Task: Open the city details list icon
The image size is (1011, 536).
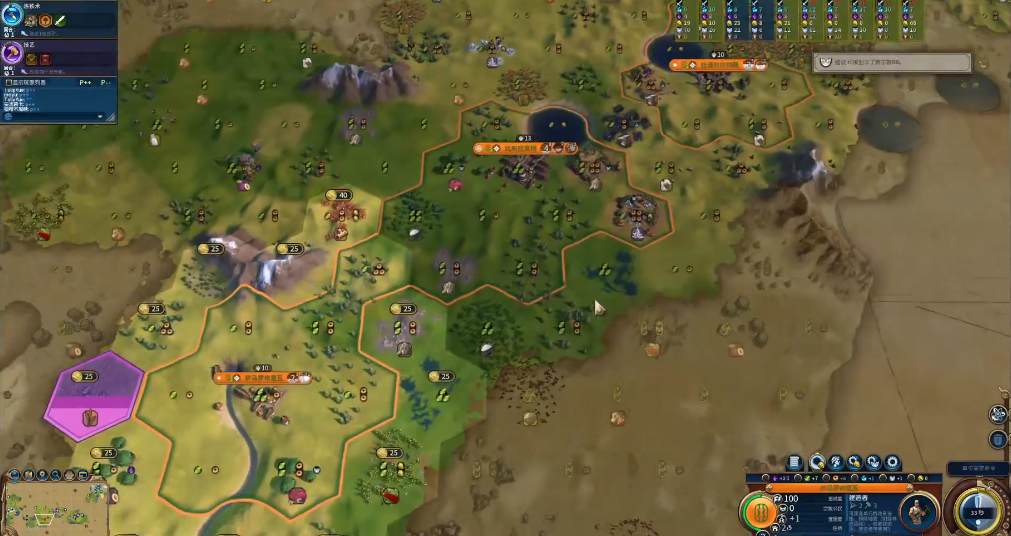Action: click(795, 462)
